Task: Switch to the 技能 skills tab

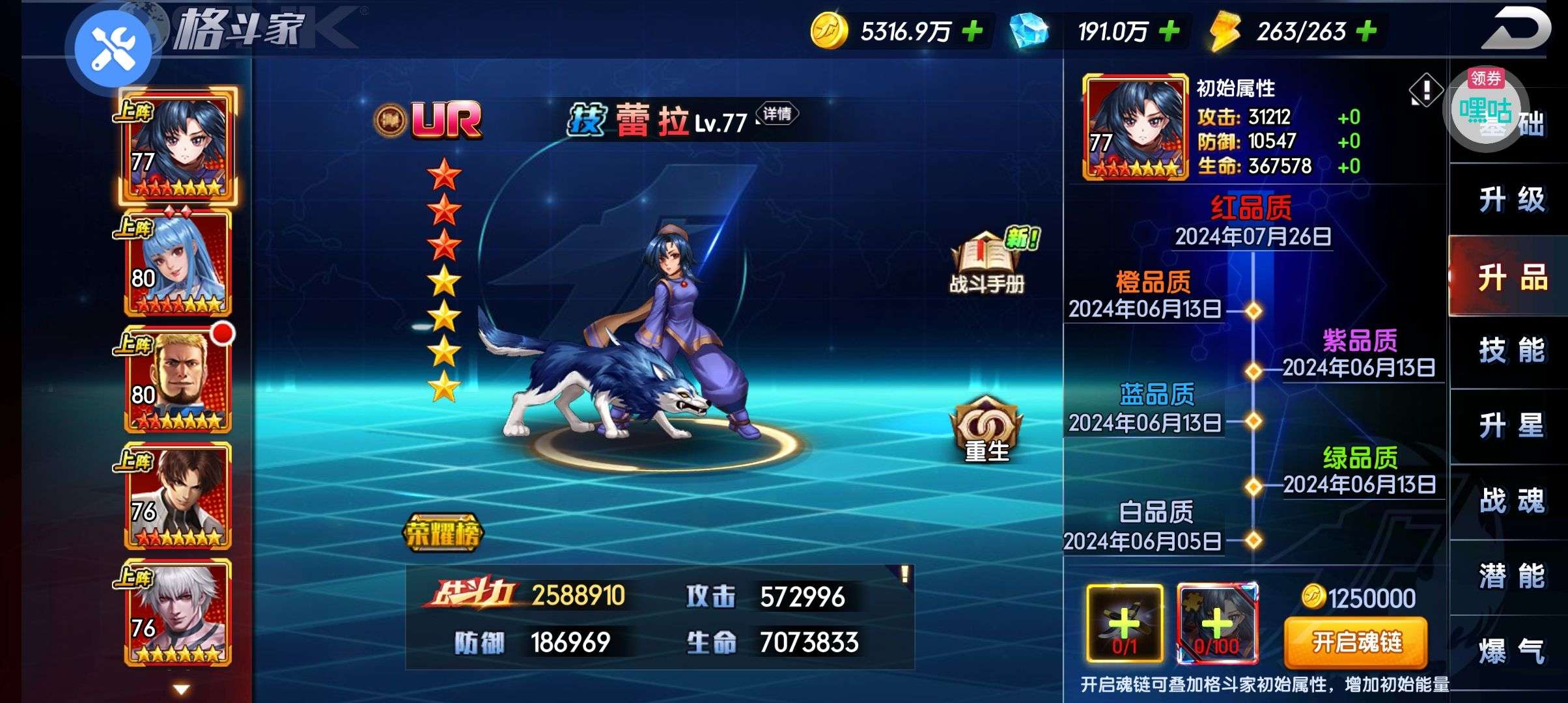Action: point(1511,351)
